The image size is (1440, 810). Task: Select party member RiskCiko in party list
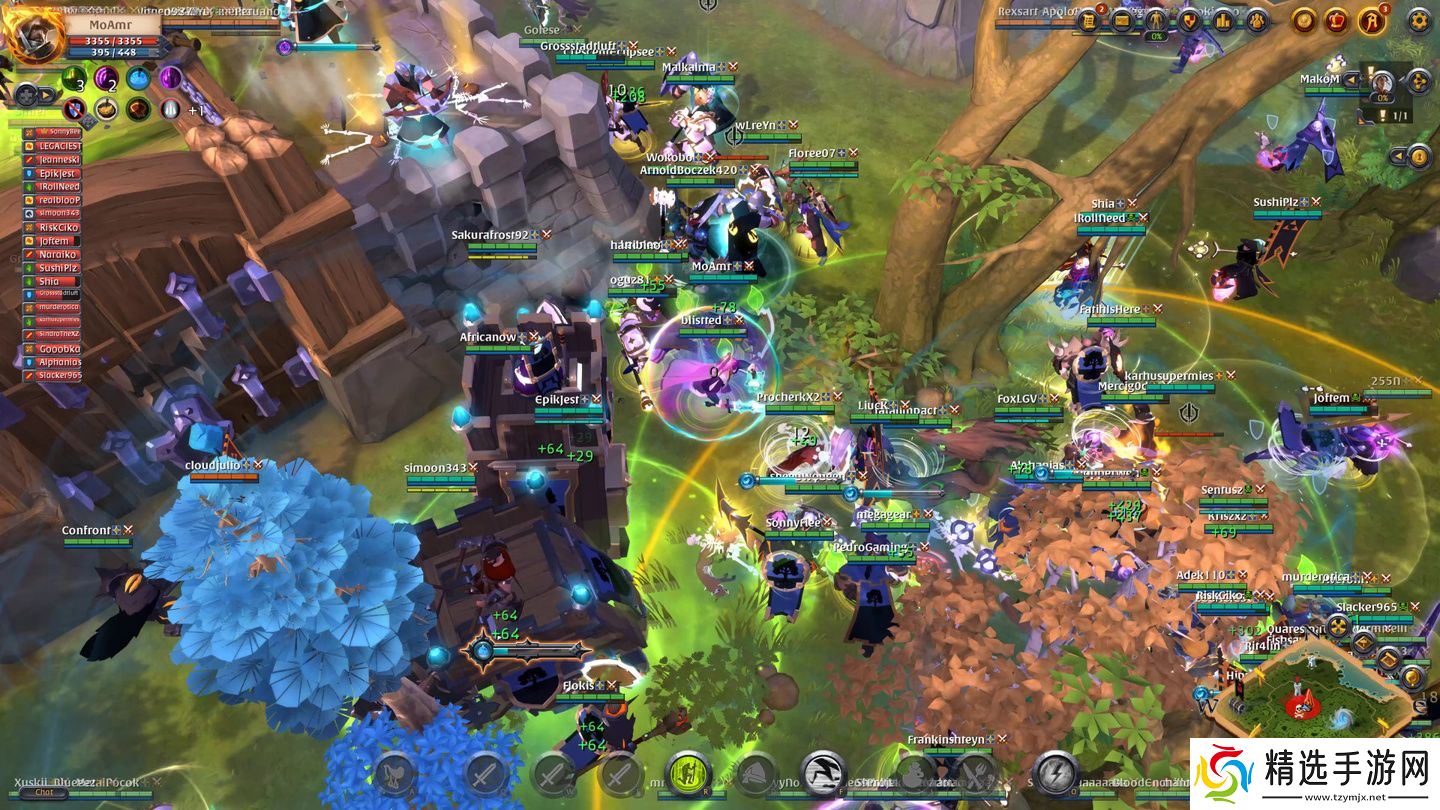coord(58,227)
